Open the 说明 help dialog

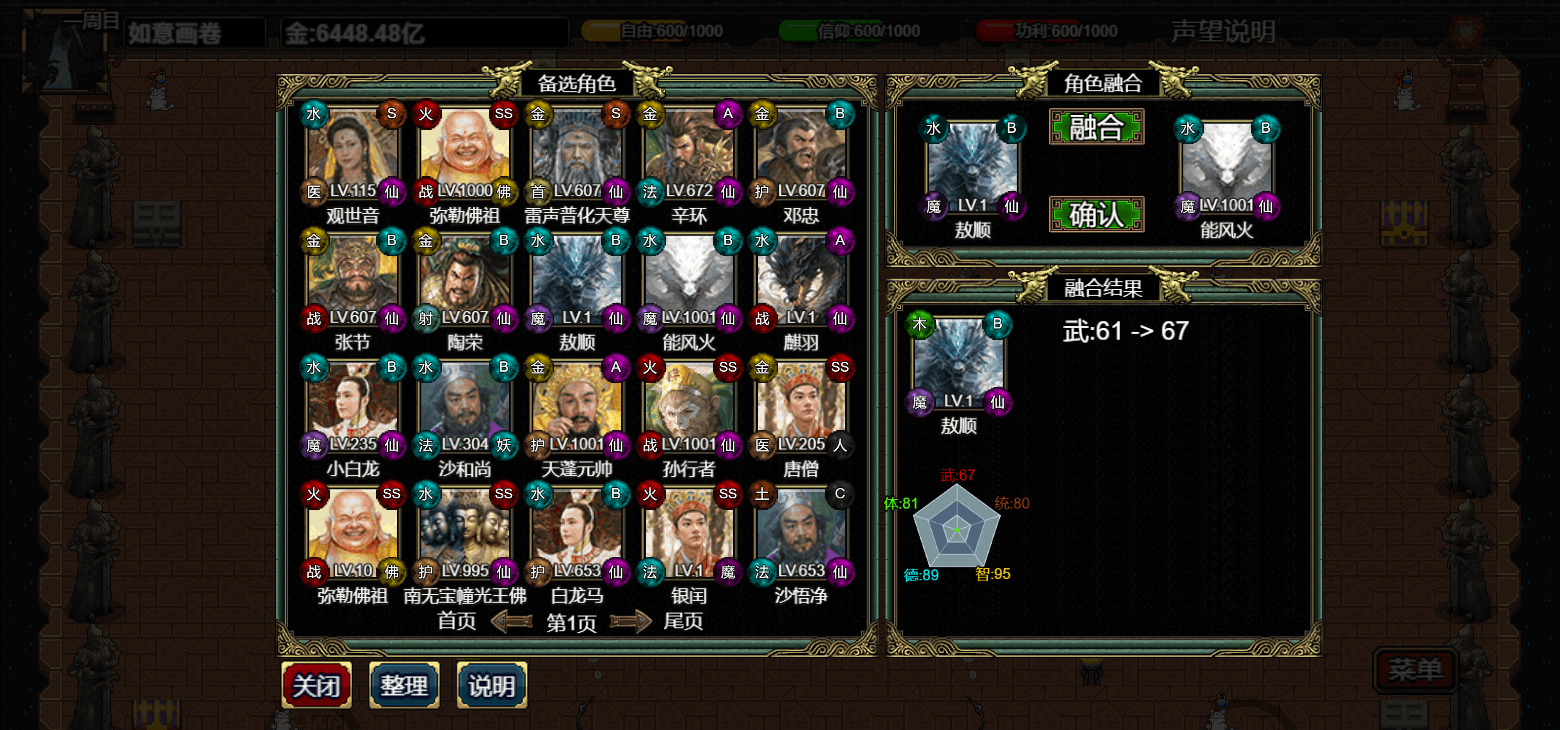491,686
